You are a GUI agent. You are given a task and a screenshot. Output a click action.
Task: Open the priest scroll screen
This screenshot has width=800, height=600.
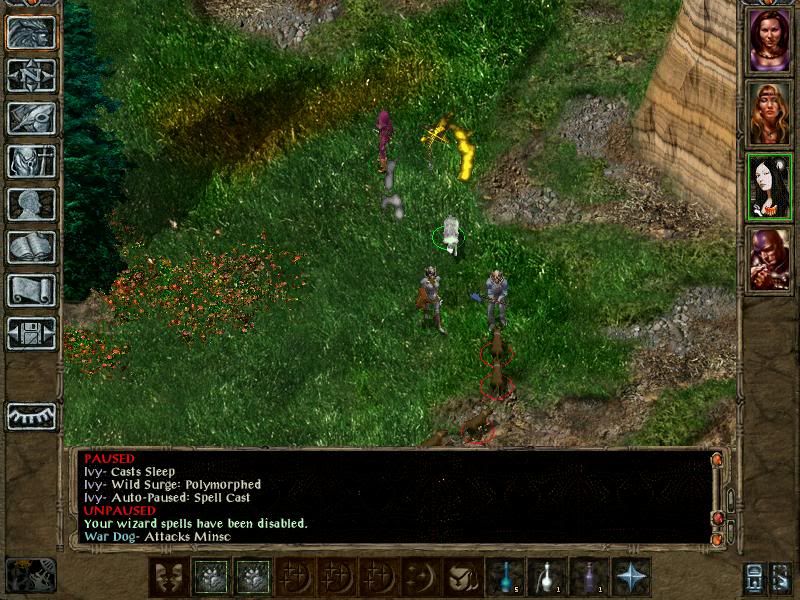(31, 290)
